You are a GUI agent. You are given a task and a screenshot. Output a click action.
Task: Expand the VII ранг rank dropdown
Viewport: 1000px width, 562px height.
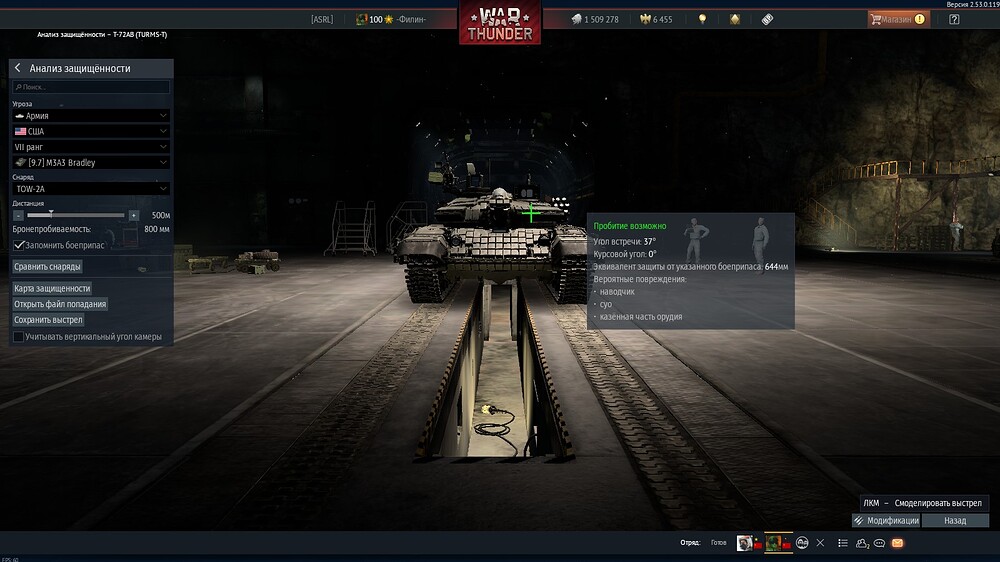[x=91, y=147]
